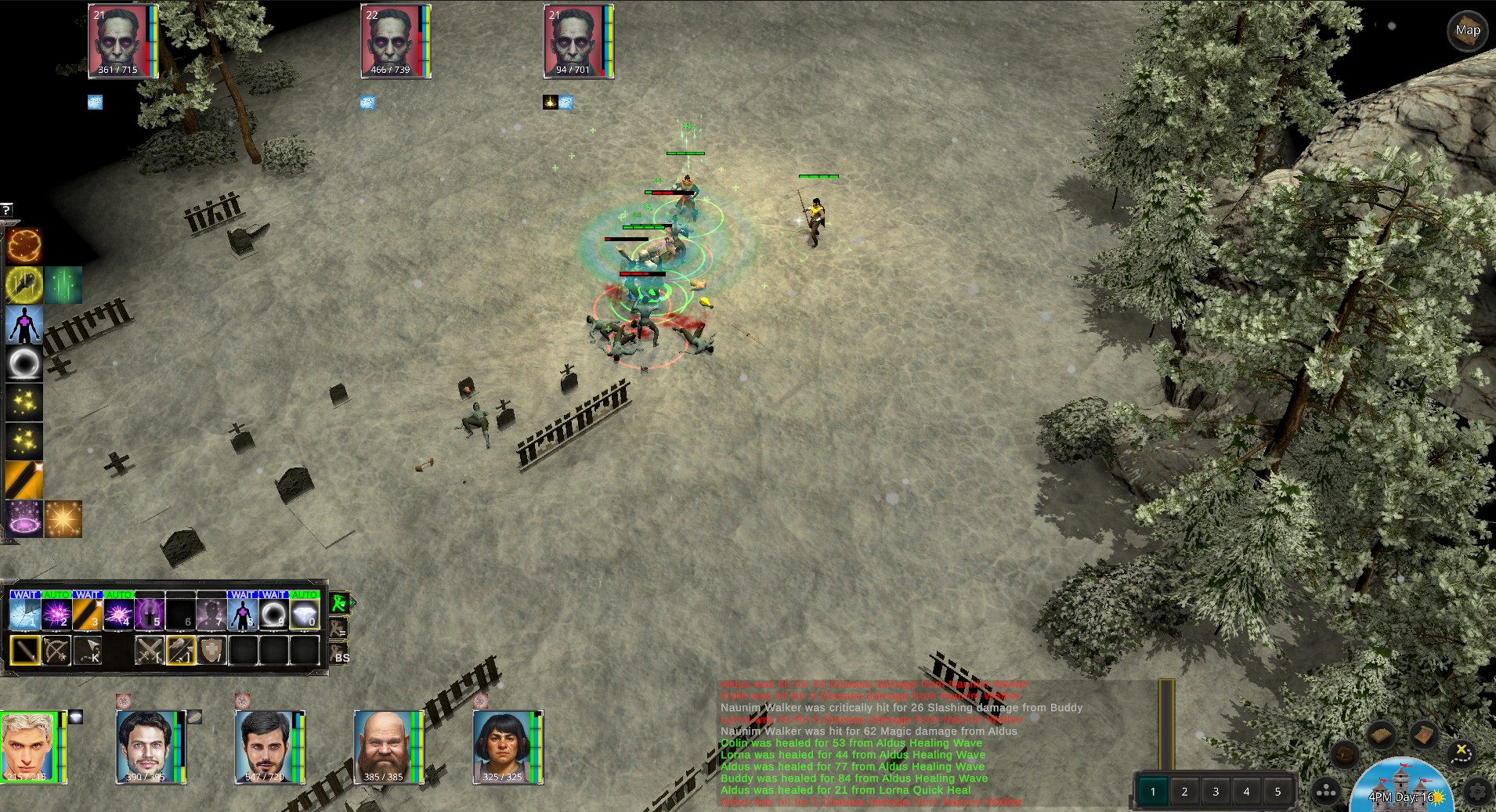1496x812 pixels.
Task: Open the treasure map scroll icon
Action: 1422,735
